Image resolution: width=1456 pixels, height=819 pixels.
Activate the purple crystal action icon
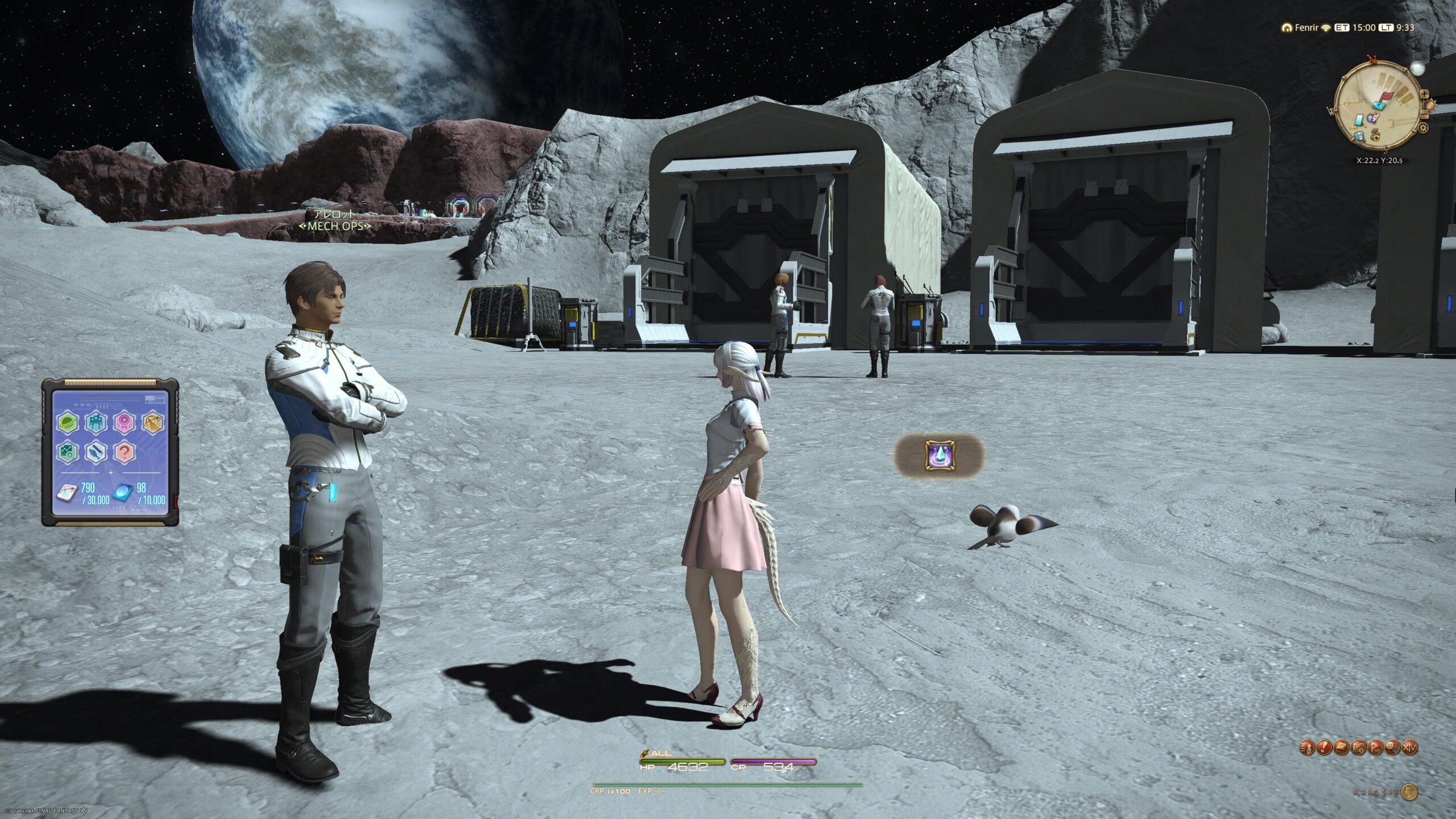940,456
